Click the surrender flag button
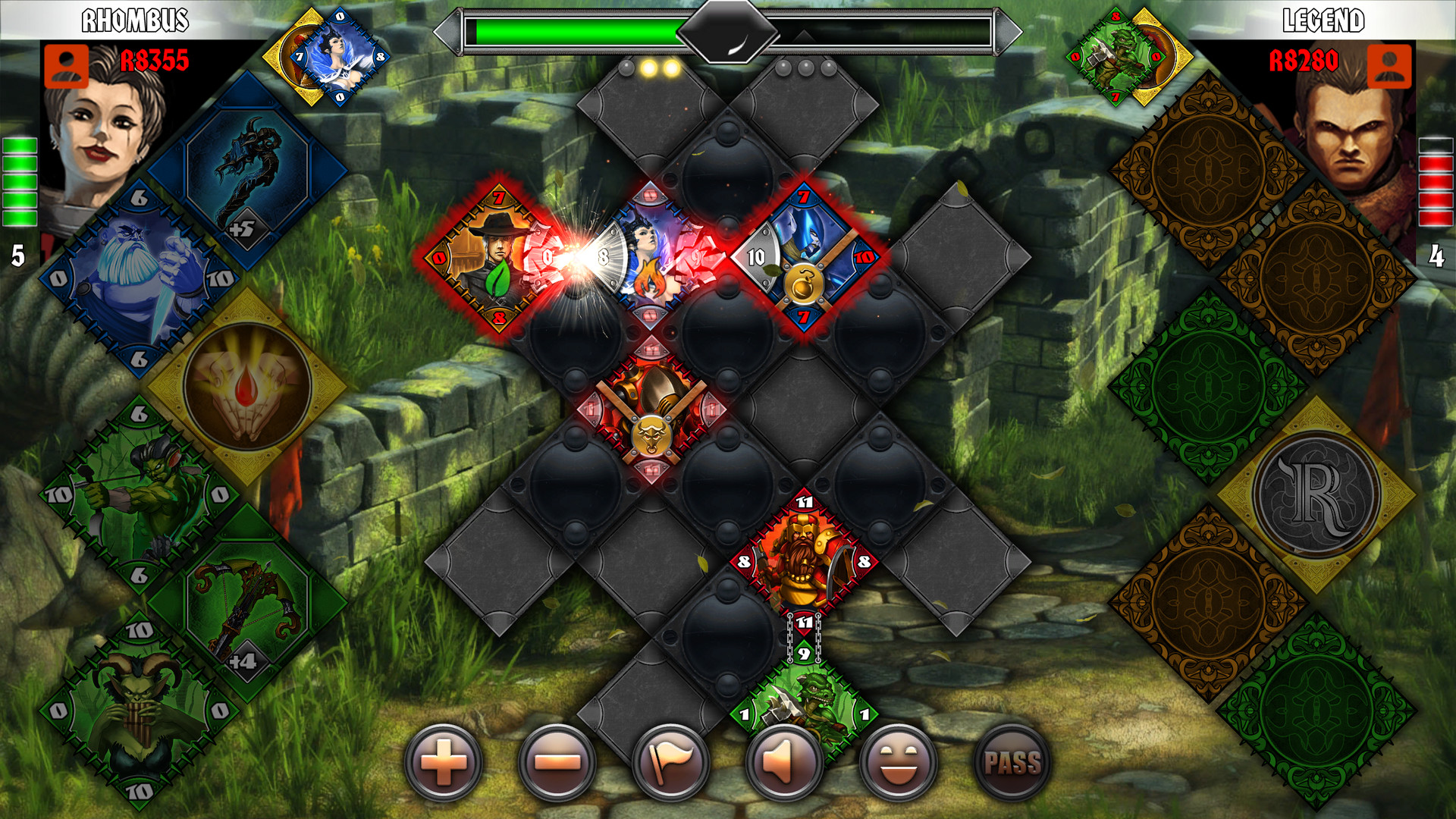Viewport: 1456px width, 819px height. [671, 763]
